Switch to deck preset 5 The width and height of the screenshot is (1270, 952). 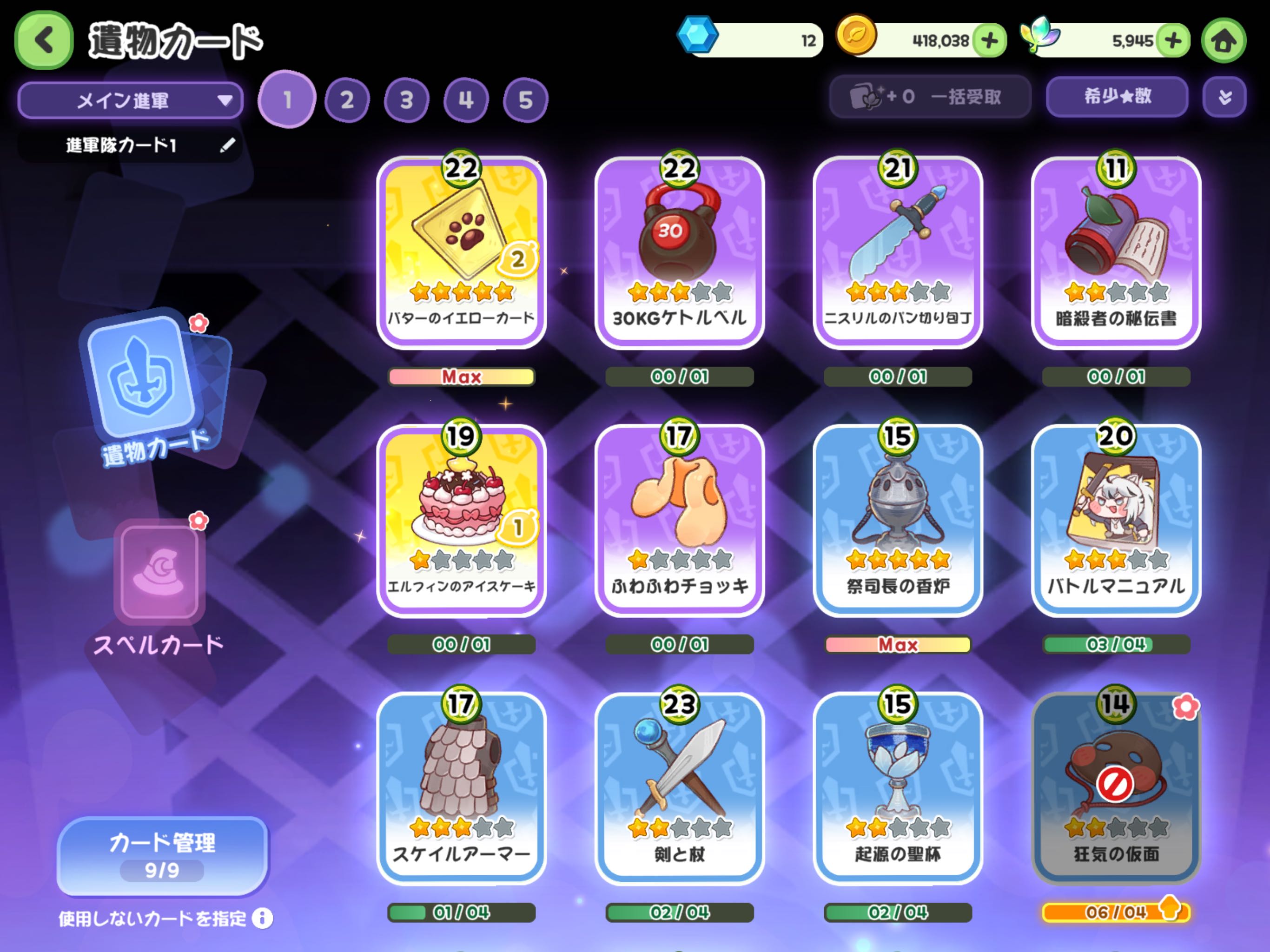click(525, 100)
